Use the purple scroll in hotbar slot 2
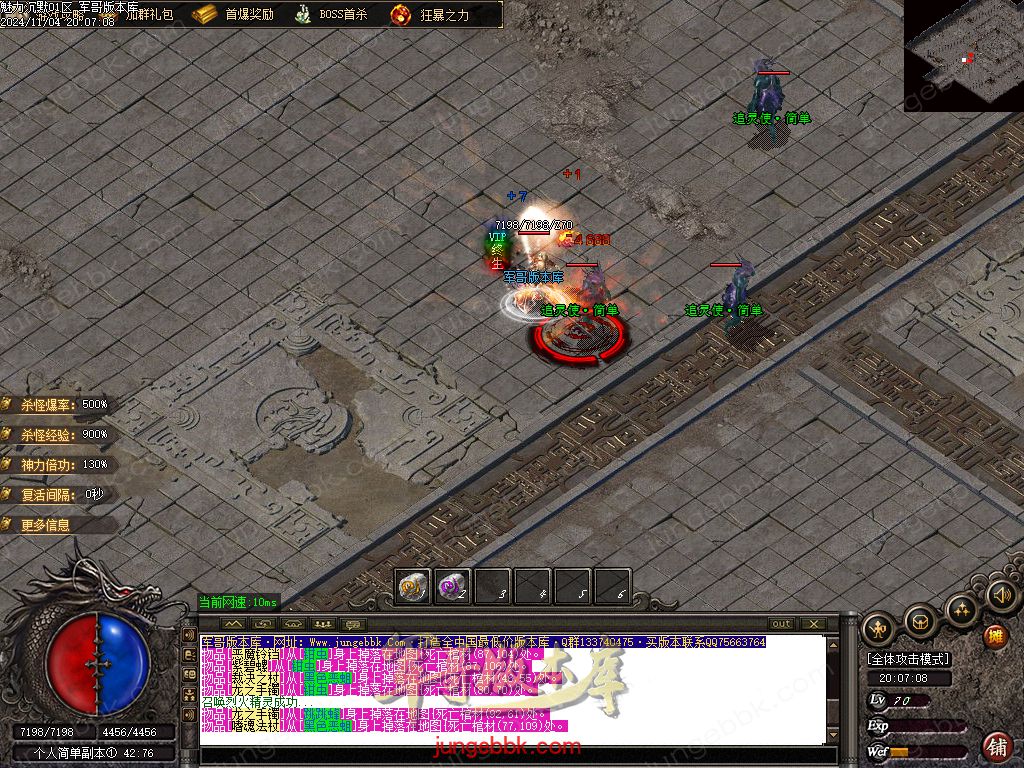Screen dimensions: 1024x768 453,586
